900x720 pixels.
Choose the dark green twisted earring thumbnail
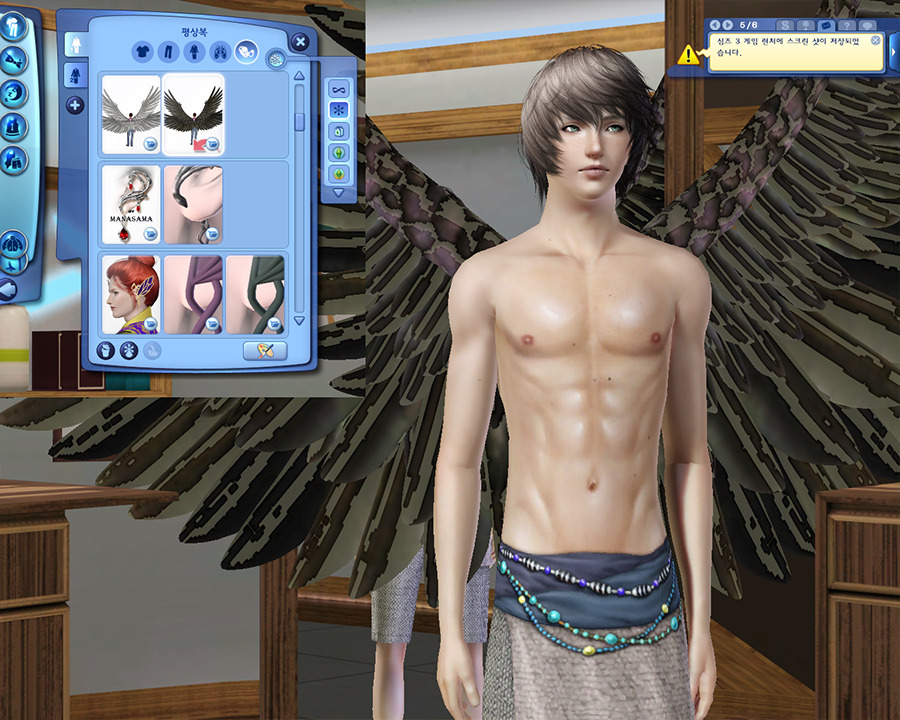255,294
